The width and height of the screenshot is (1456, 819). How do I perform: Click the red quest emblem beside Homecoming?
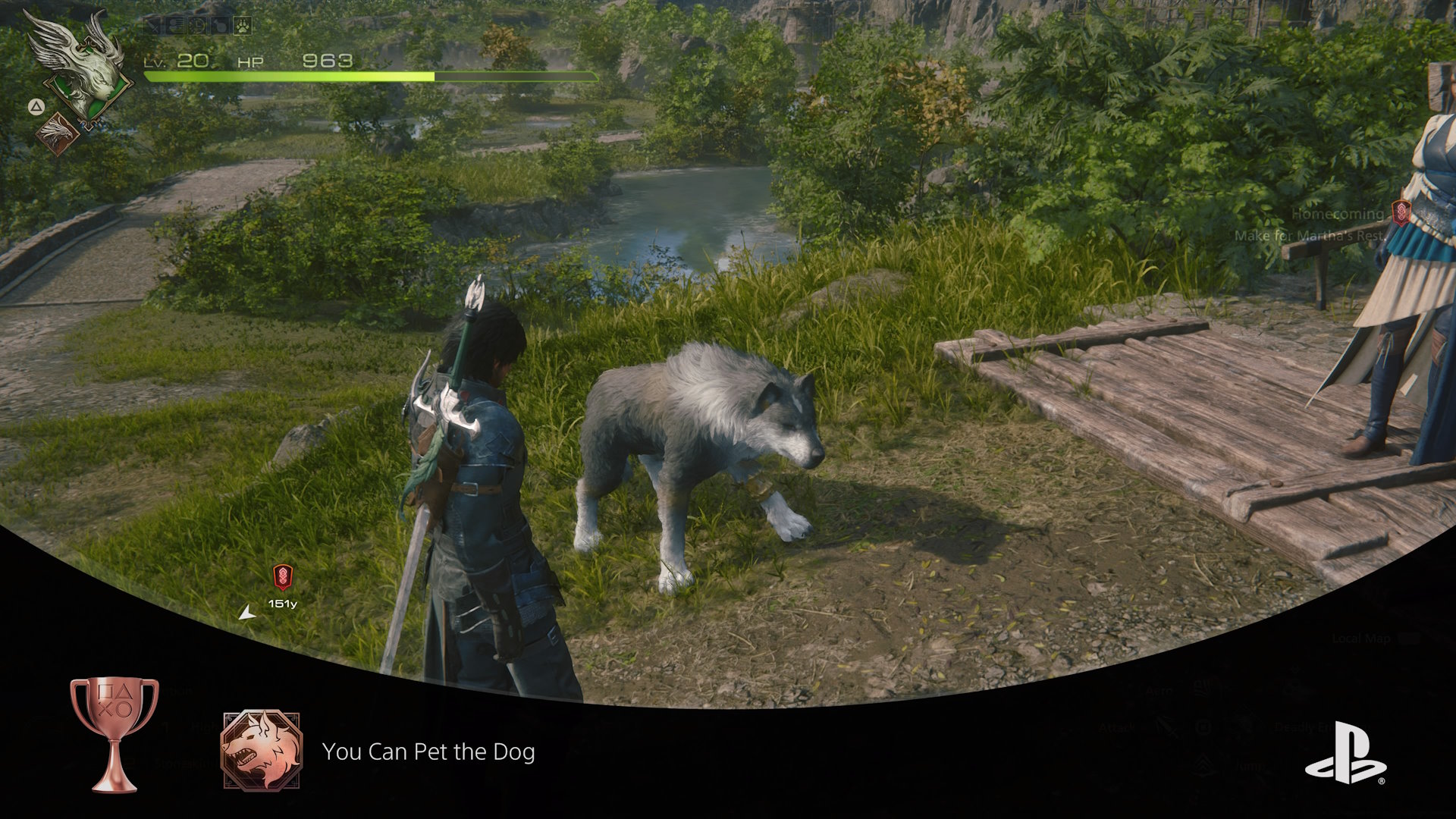[1400, 213]
